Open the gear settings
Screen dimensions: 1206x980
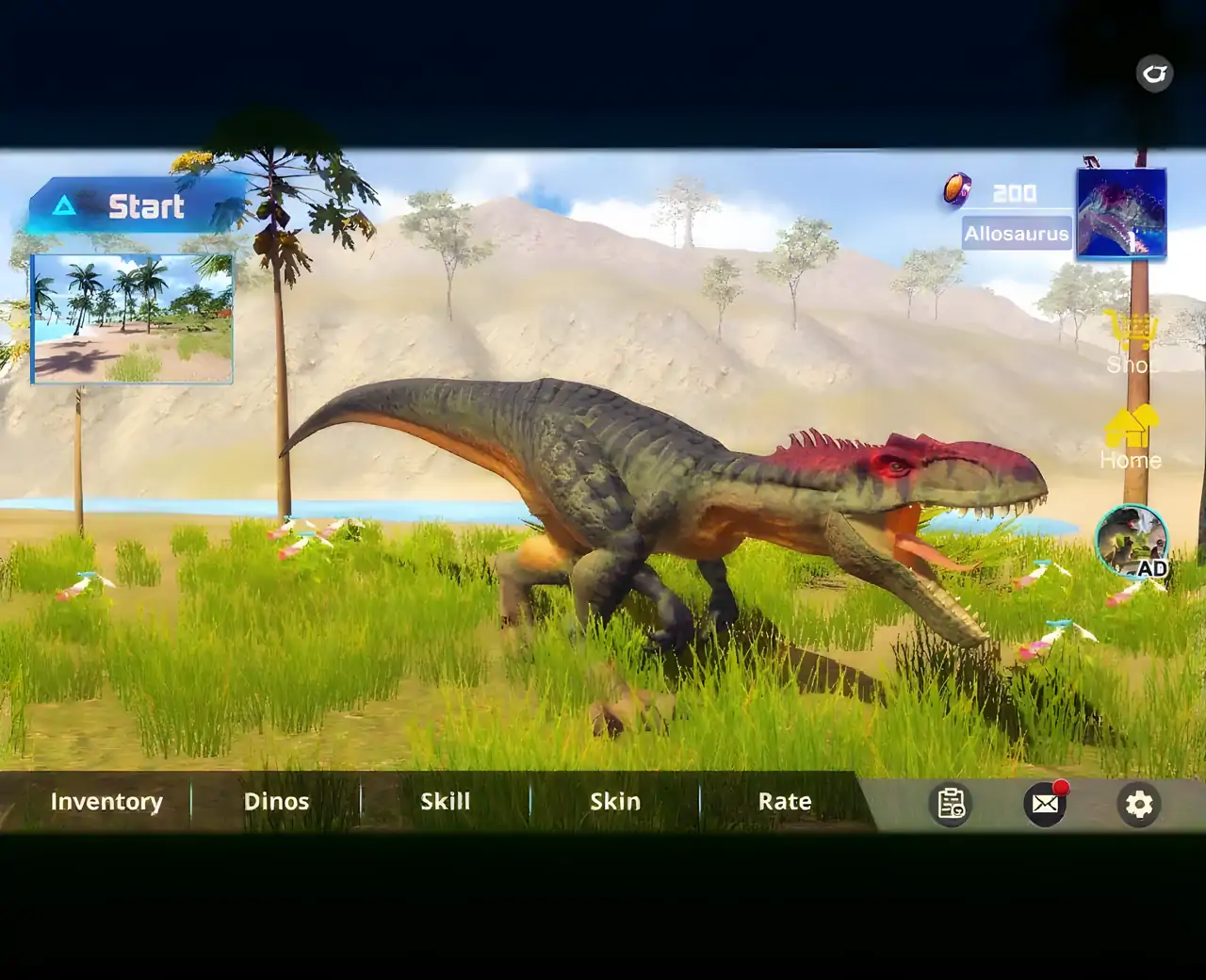pos(1139,804)
